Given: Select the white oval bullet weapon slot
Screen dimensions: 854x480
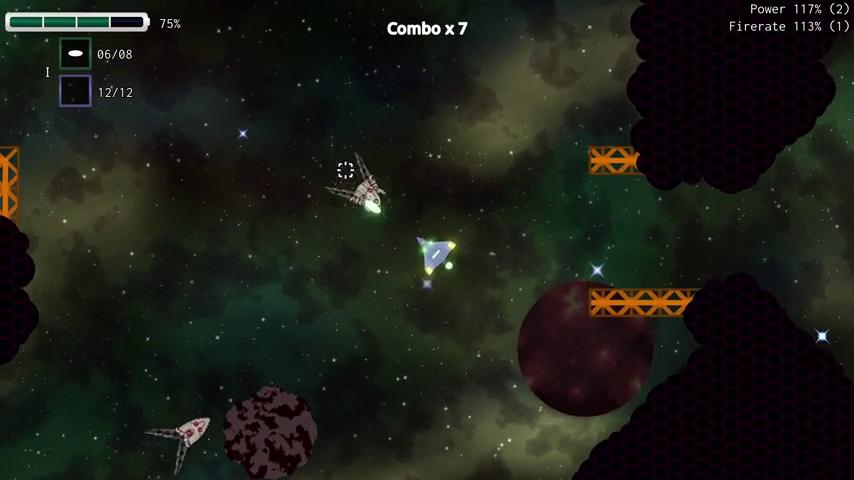Looking at the screenshot, I should click(75, 54).
